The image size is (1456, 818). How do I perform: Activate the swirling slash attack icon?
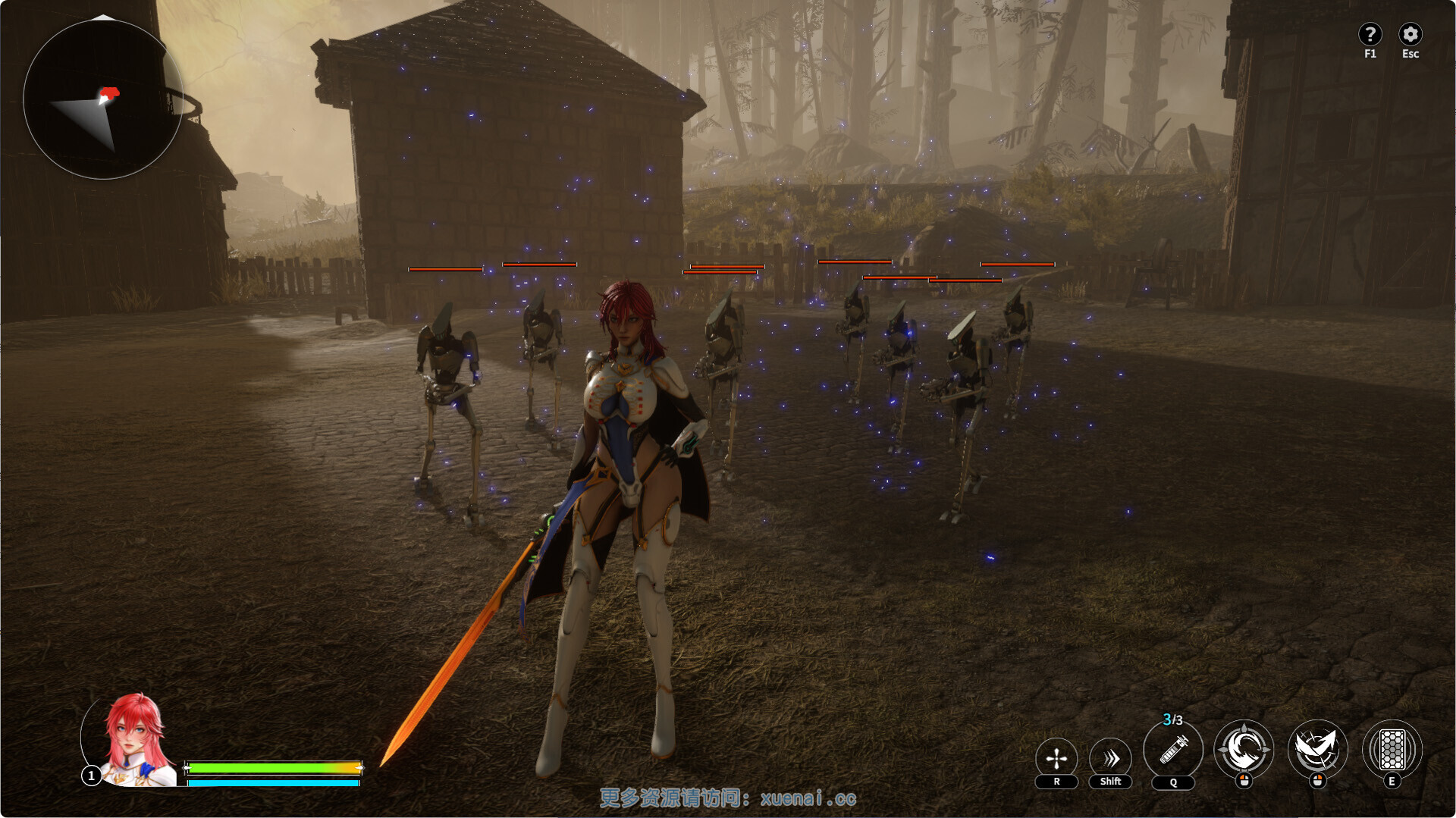(1243, 749)
